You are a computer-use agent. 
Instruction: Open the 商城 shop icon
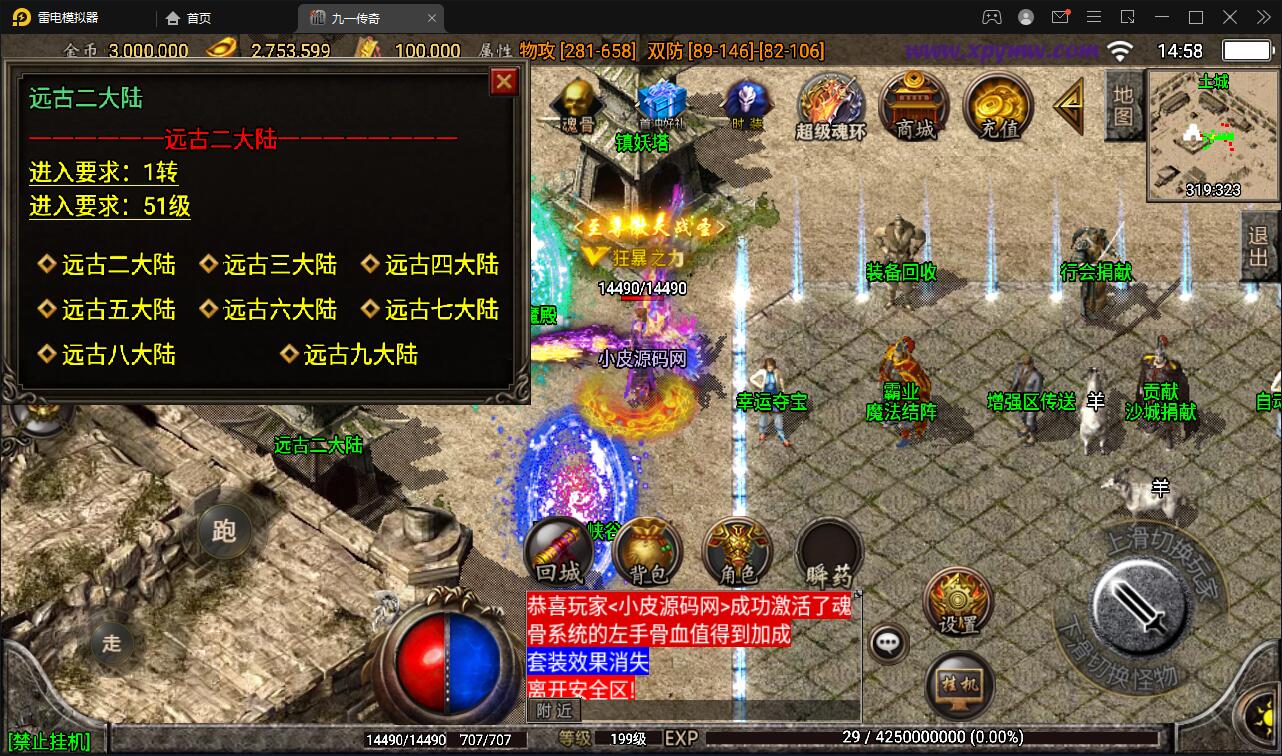click(912, 107)
